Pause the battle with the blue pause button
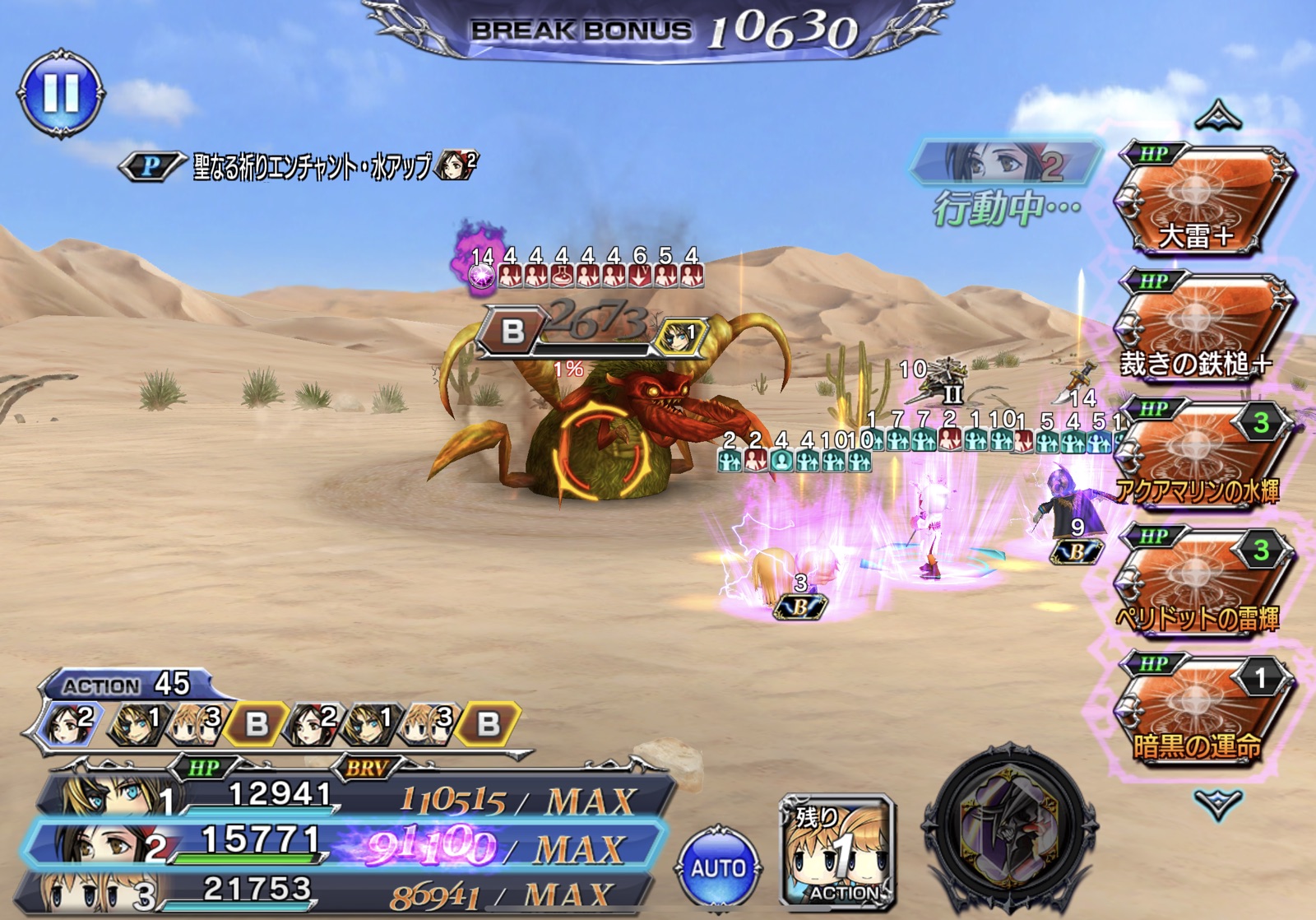 point(60,92)
